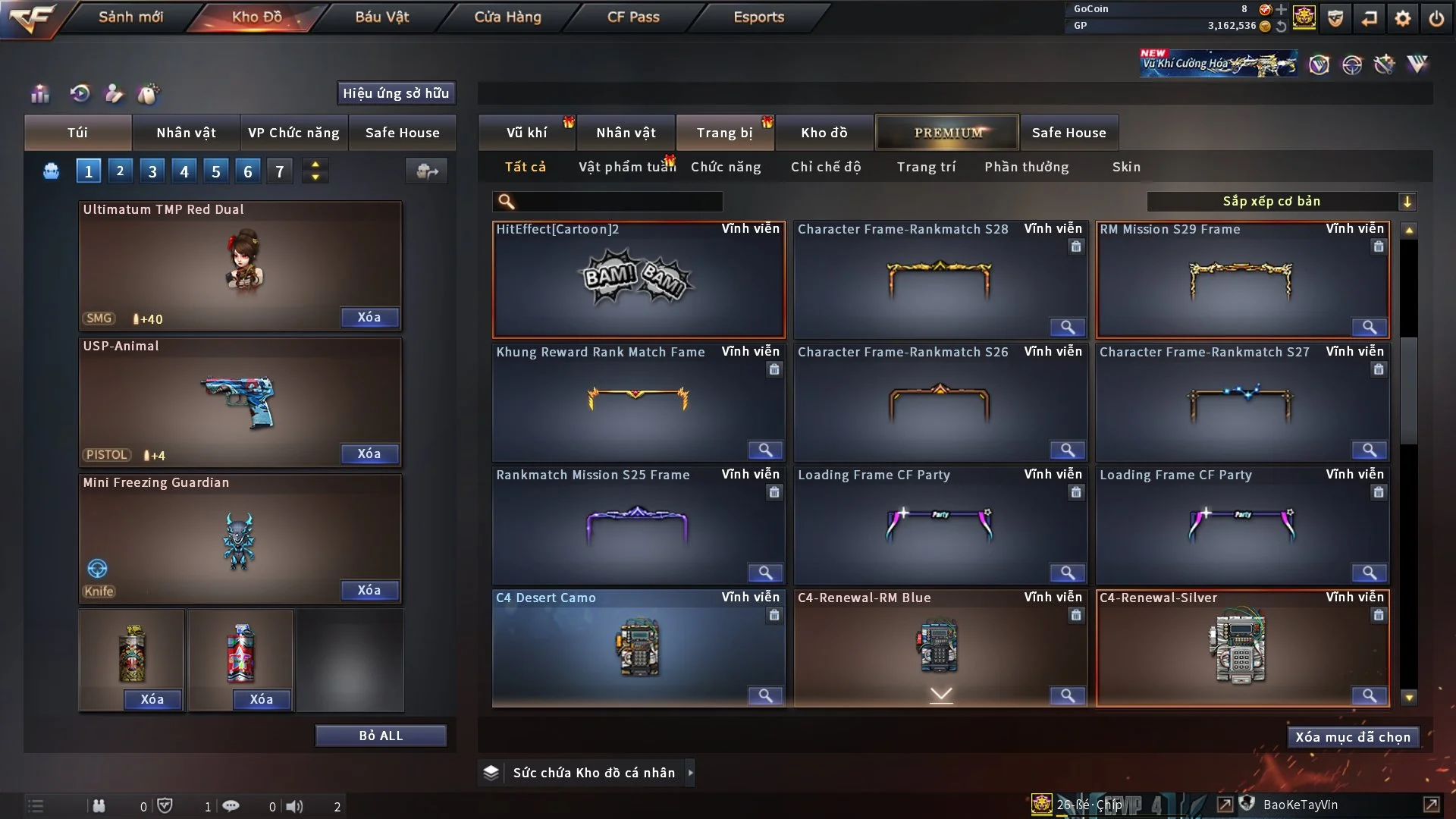Screen dimensions: 1456x819
Task: Open the VP Chức năng tab
Action: [293, 133]
